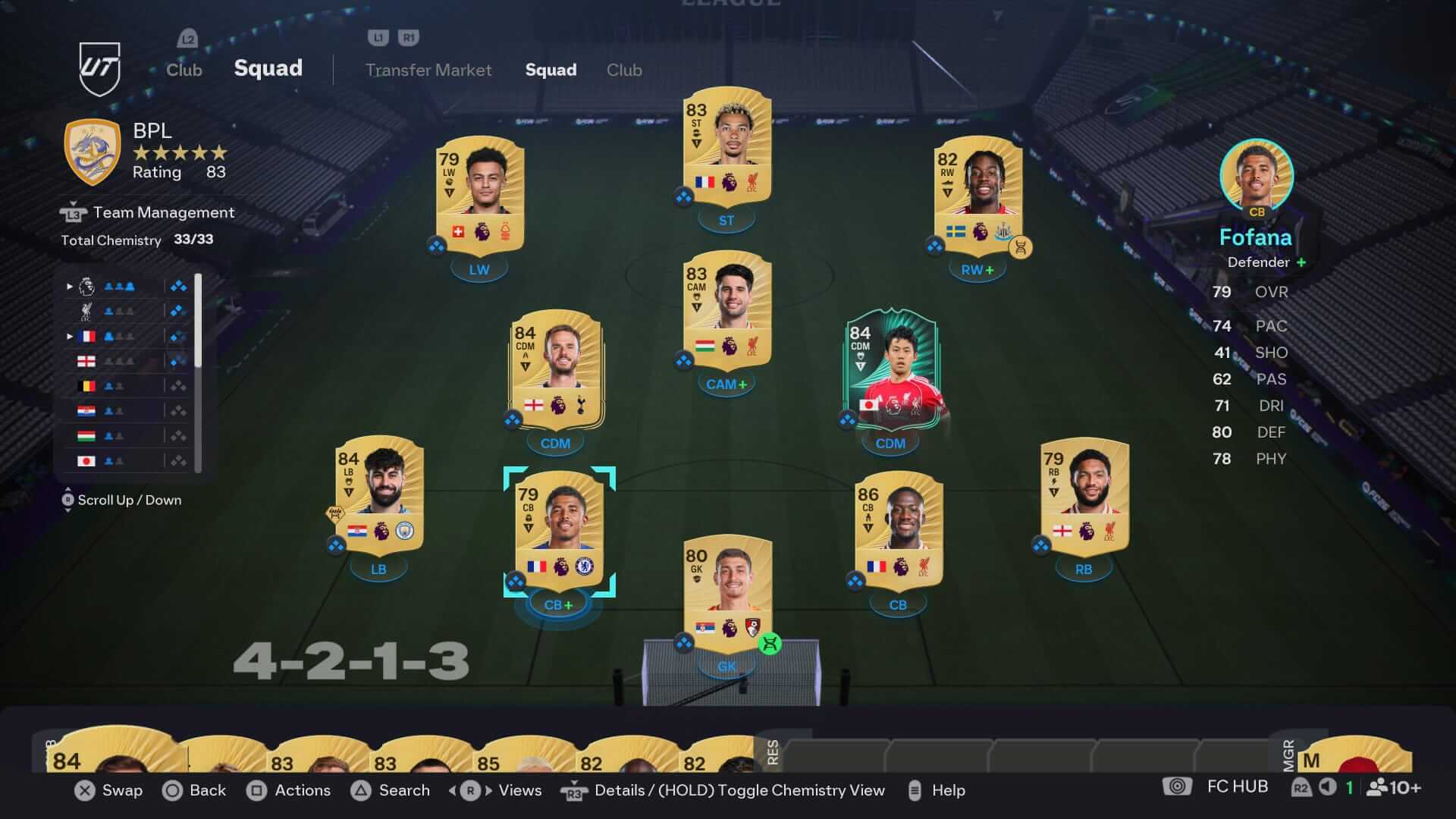
Task: Switch to the dimmed Club tab beside Squad
Action: 624,70
